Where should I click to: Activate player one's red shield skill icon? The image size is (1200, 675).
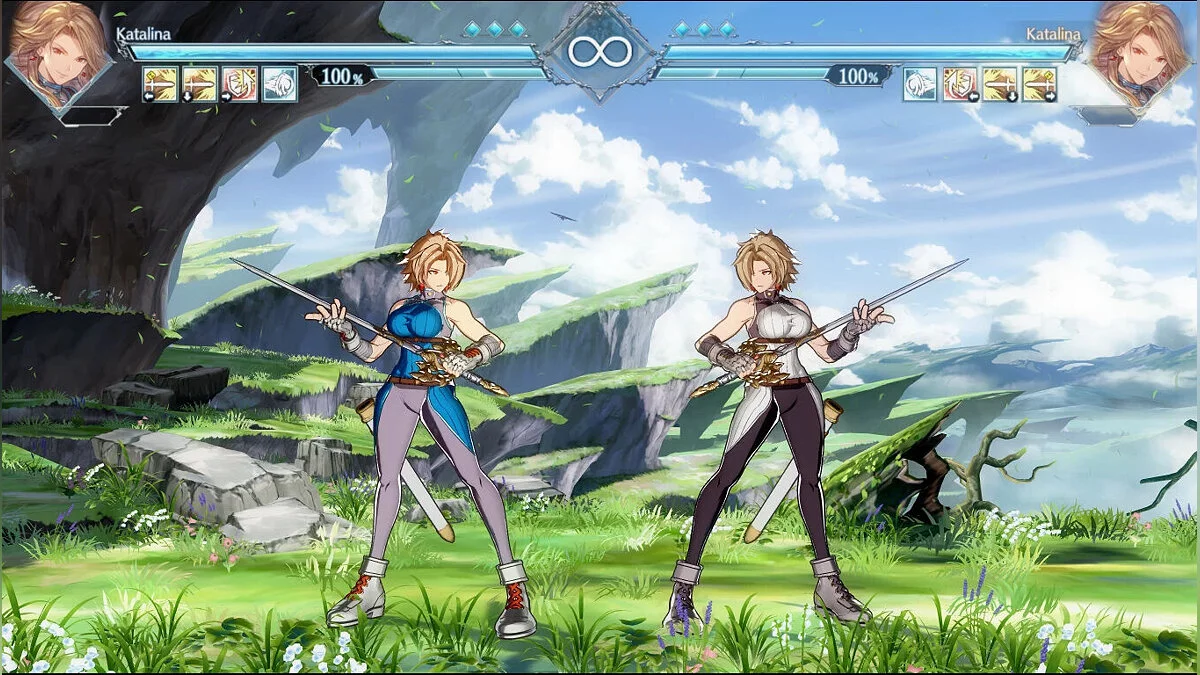pos(239,84)
